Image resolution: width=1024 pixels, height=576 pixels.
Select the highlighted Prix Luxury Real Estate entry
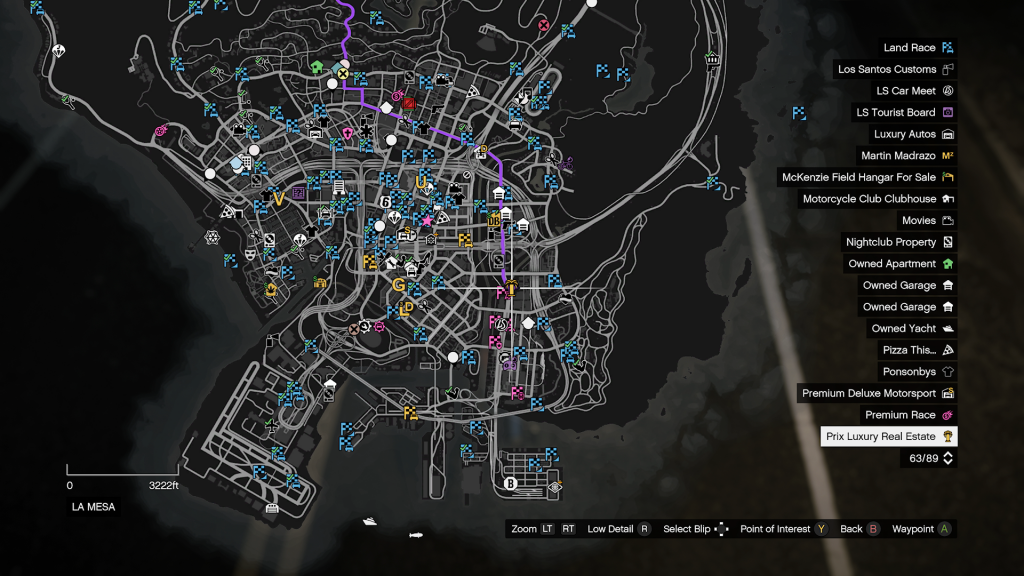click(889, 437)
